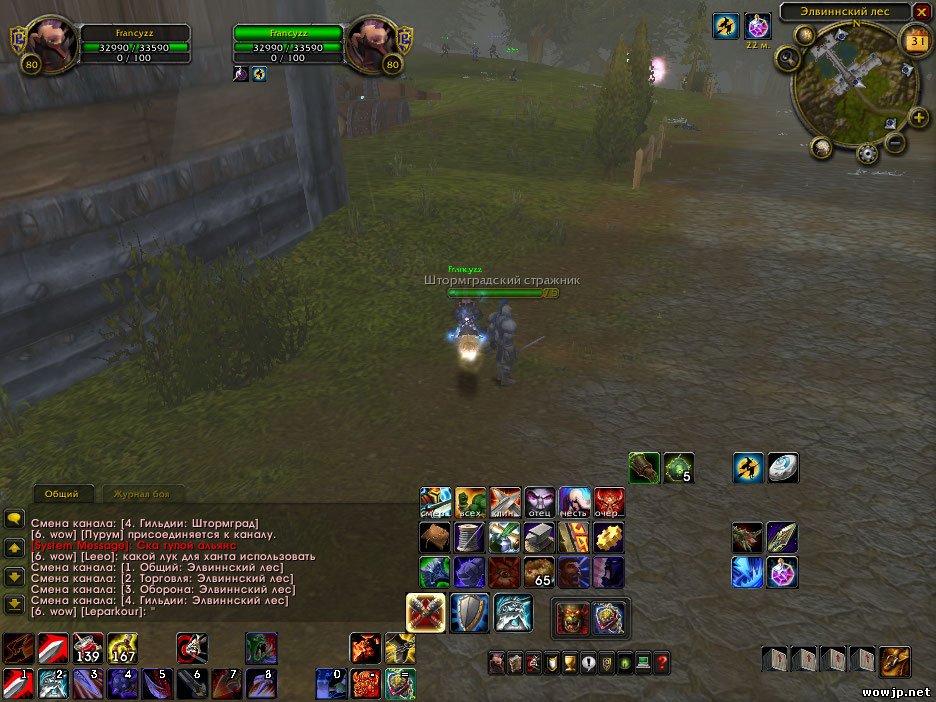The width and height of the screenshot is (936, 702).
Task: Zoom in the minimap with plus button
Action: [919, 118]
